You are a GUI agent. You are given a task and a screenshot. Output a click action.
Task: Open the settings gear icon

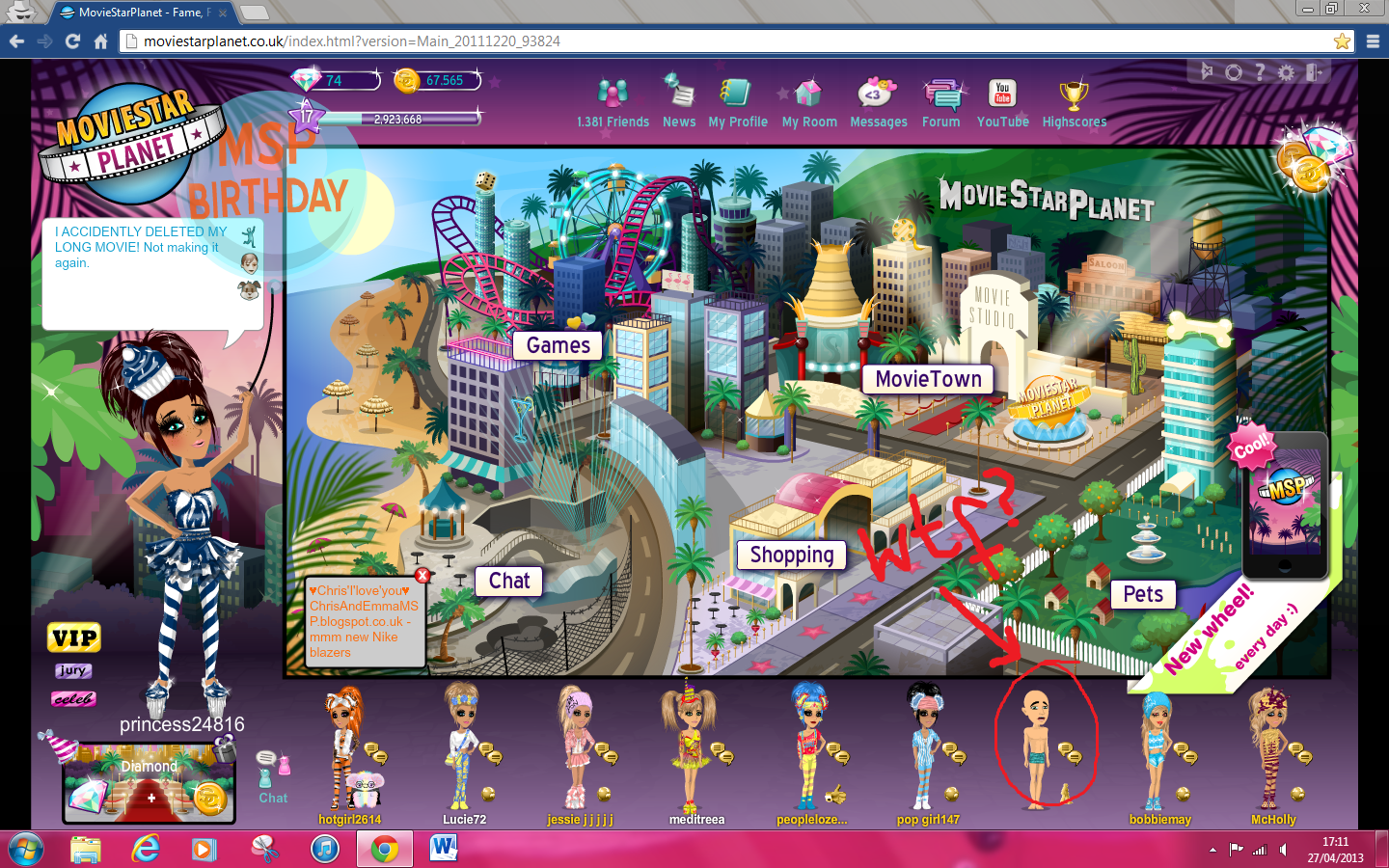click(x=1285, y=71)
